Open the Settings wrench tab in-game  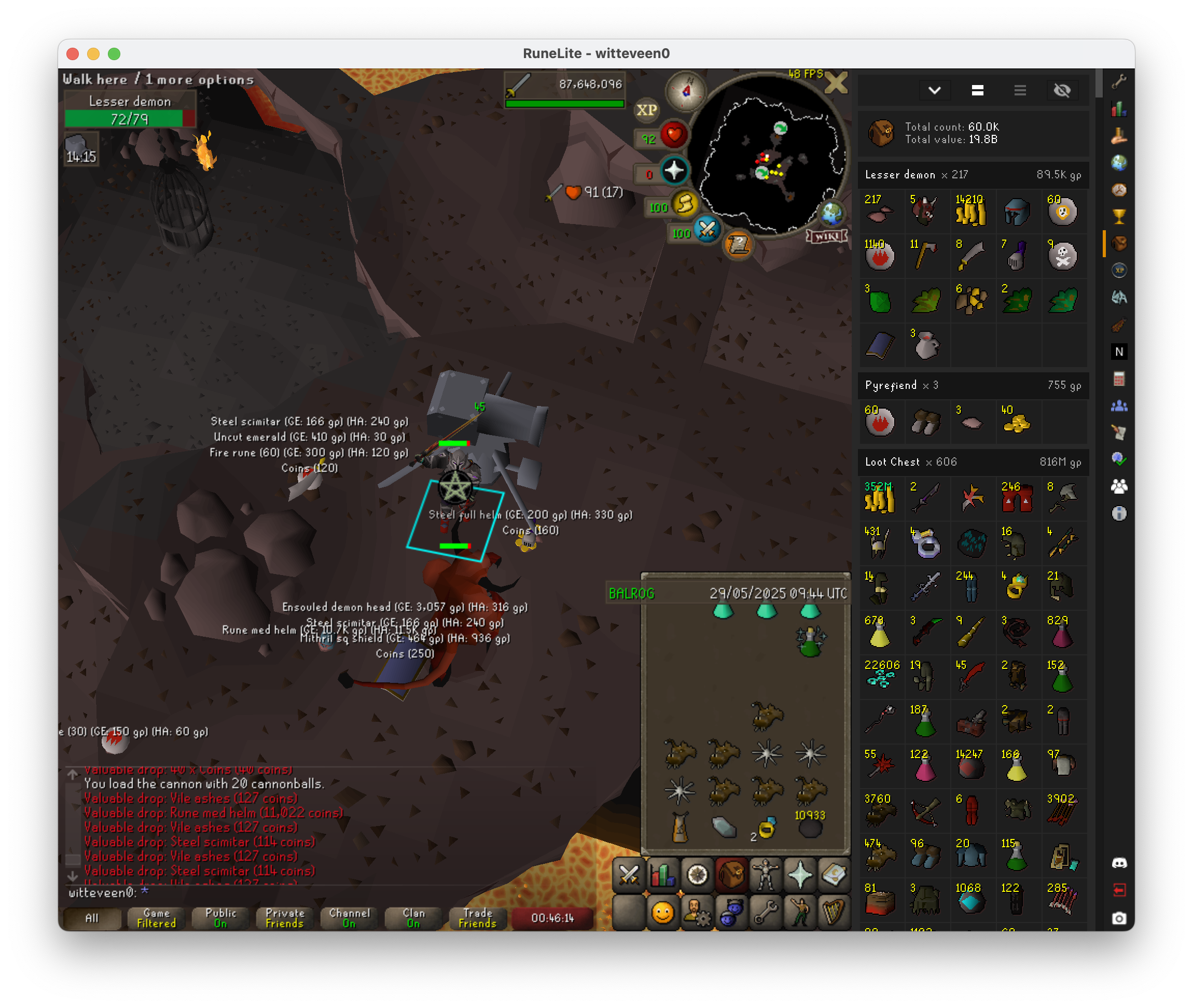766,912
